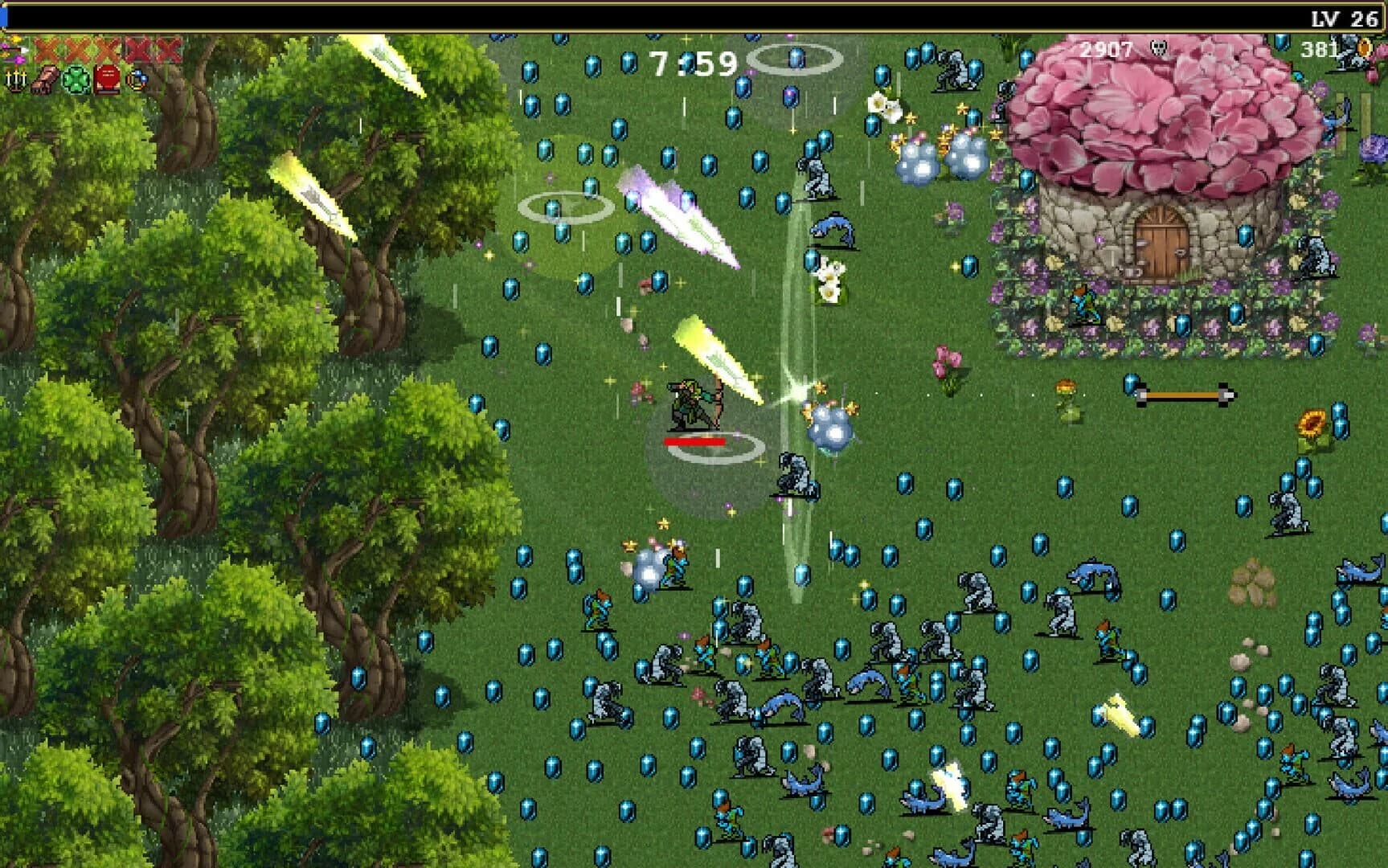
Task: Select the ring with blue orbs icon
Action: coord(136,80)
